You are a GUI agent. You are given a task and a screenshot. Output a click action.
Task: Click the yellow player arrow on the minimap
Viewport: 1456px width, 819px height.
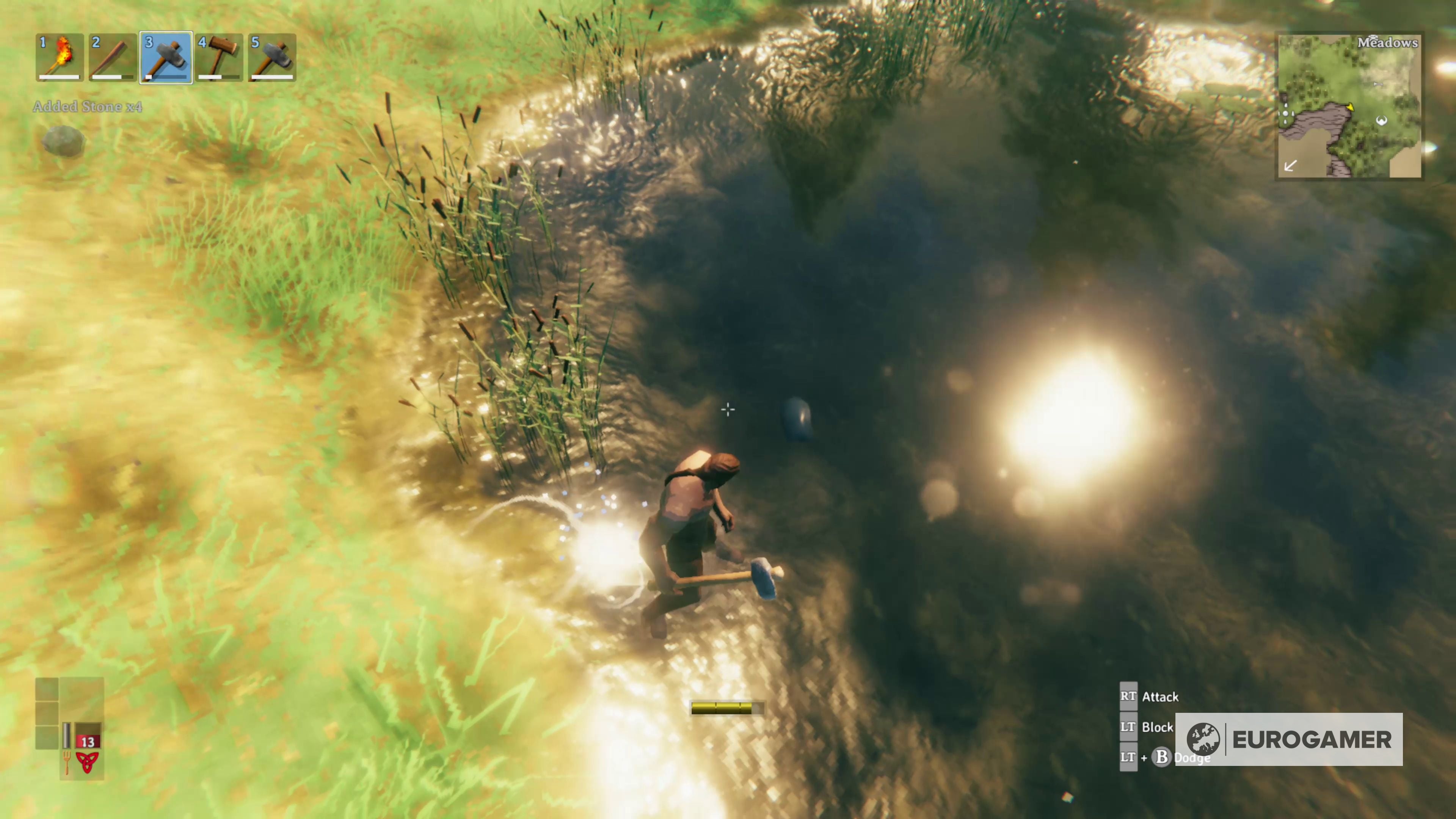(1351, 107)
